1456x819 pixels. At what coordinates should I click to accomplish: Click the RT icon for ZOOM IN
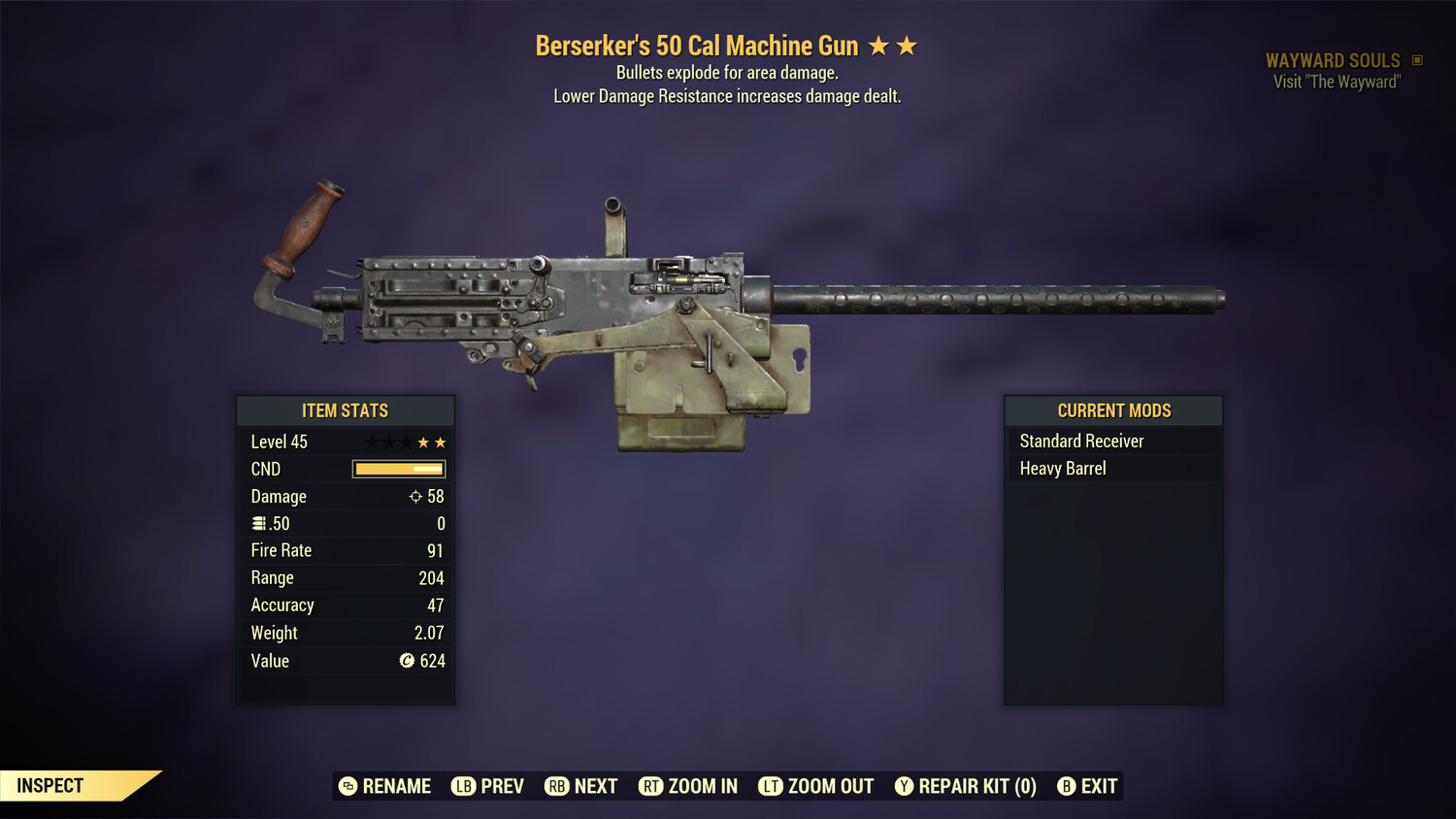652,786
